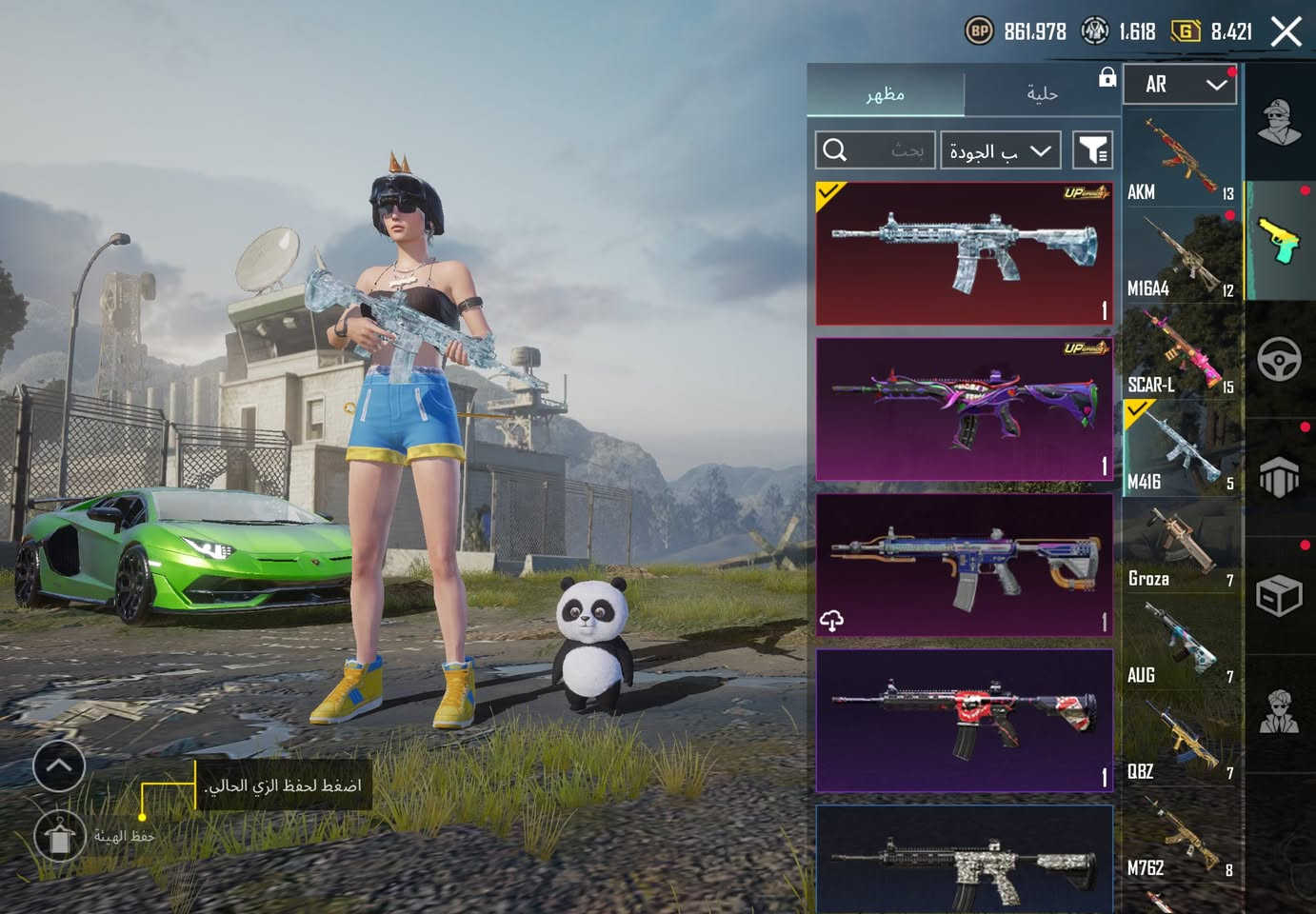The height and width of the screenshot is (914, 1316).
Task: Choose the purple and green M416 skin
Action: 964,409
